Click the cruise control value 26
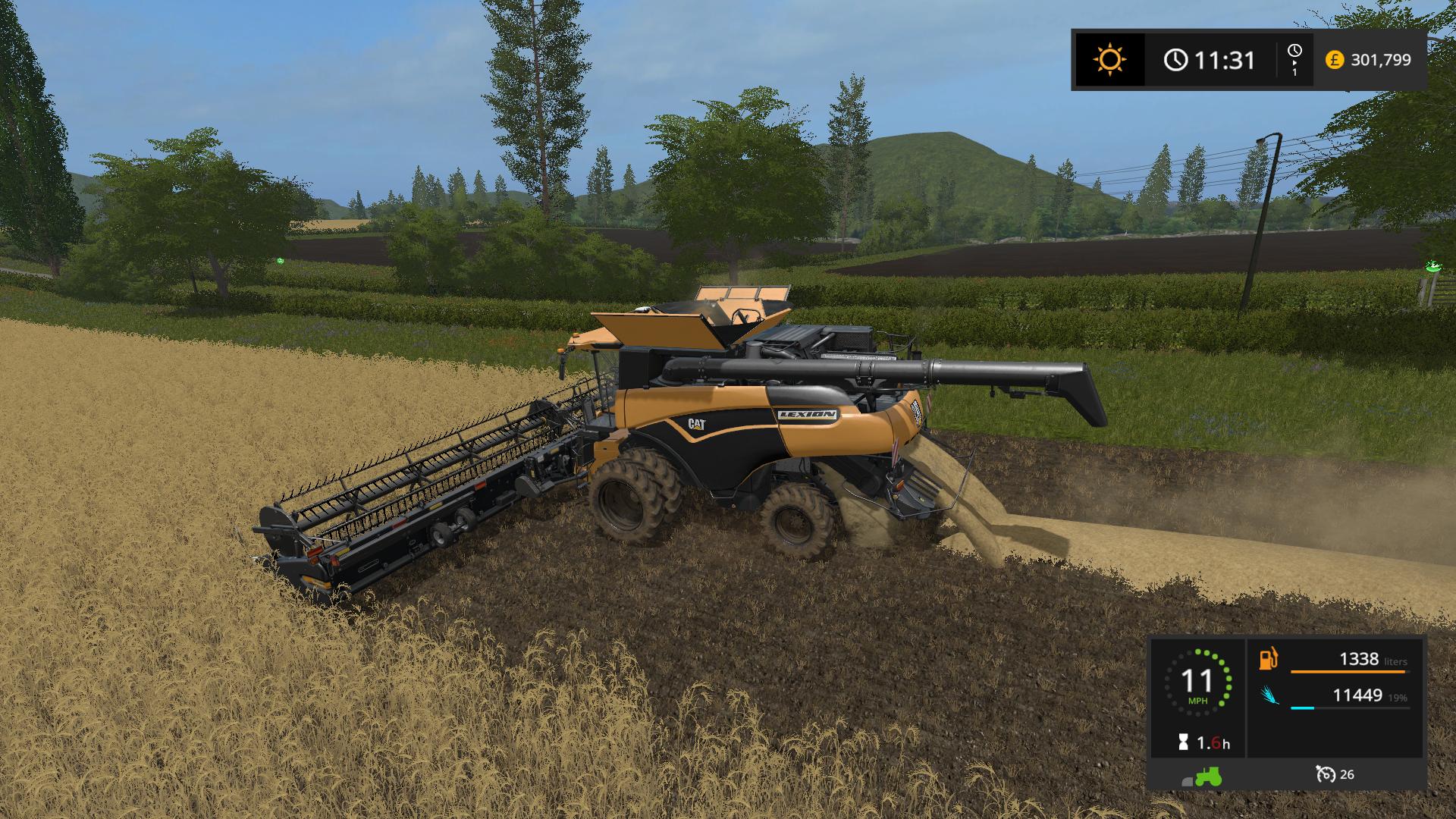1456x819 pixels. 1348,774
